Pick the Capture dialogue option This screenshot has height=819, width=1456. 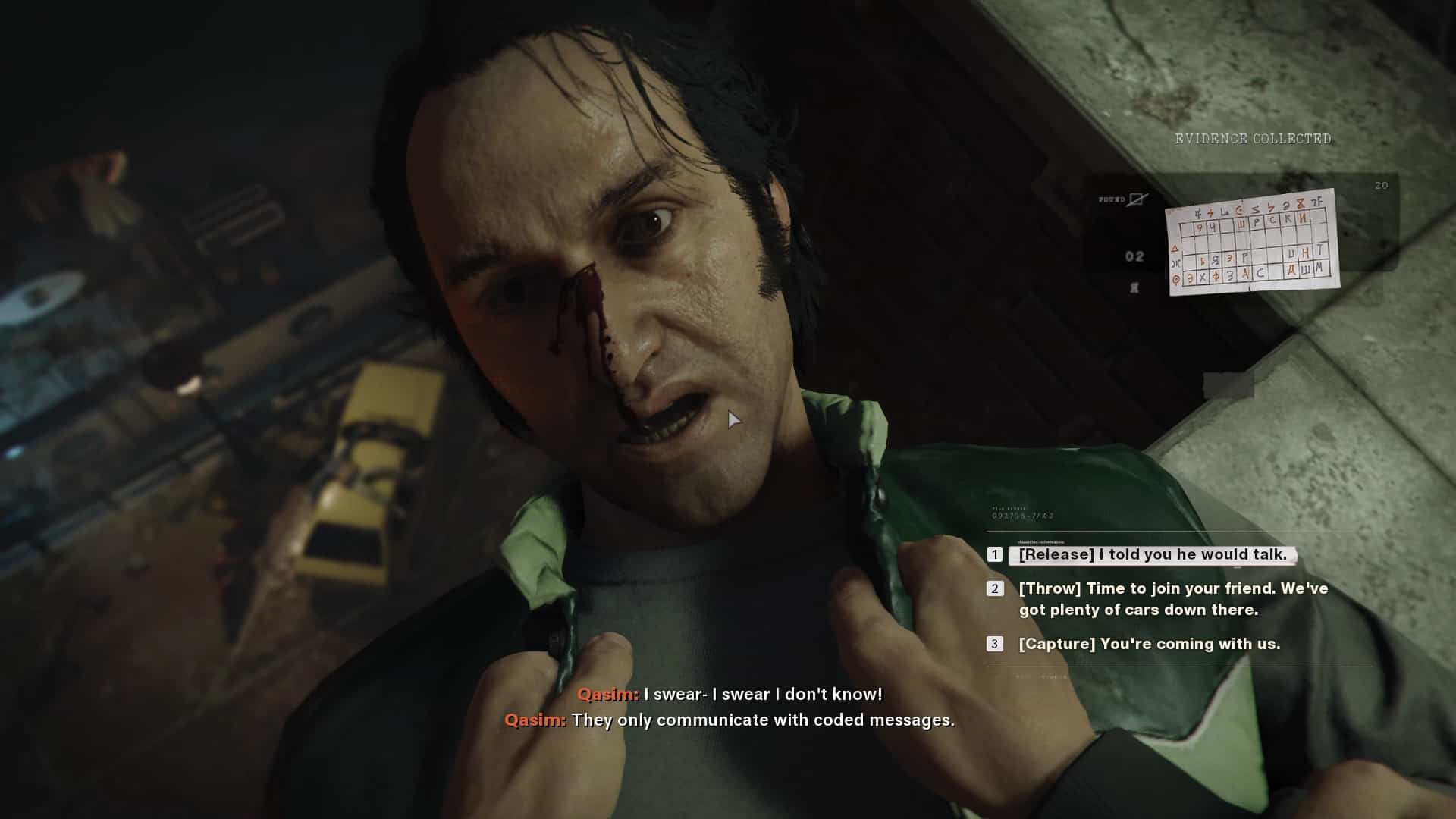tap(1149, 644)
